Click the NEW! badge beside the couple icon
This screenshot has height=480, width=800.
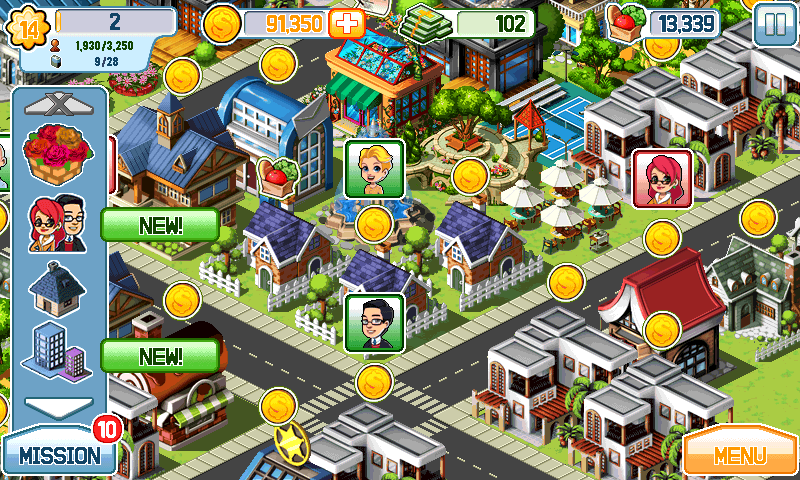point(160,224)
